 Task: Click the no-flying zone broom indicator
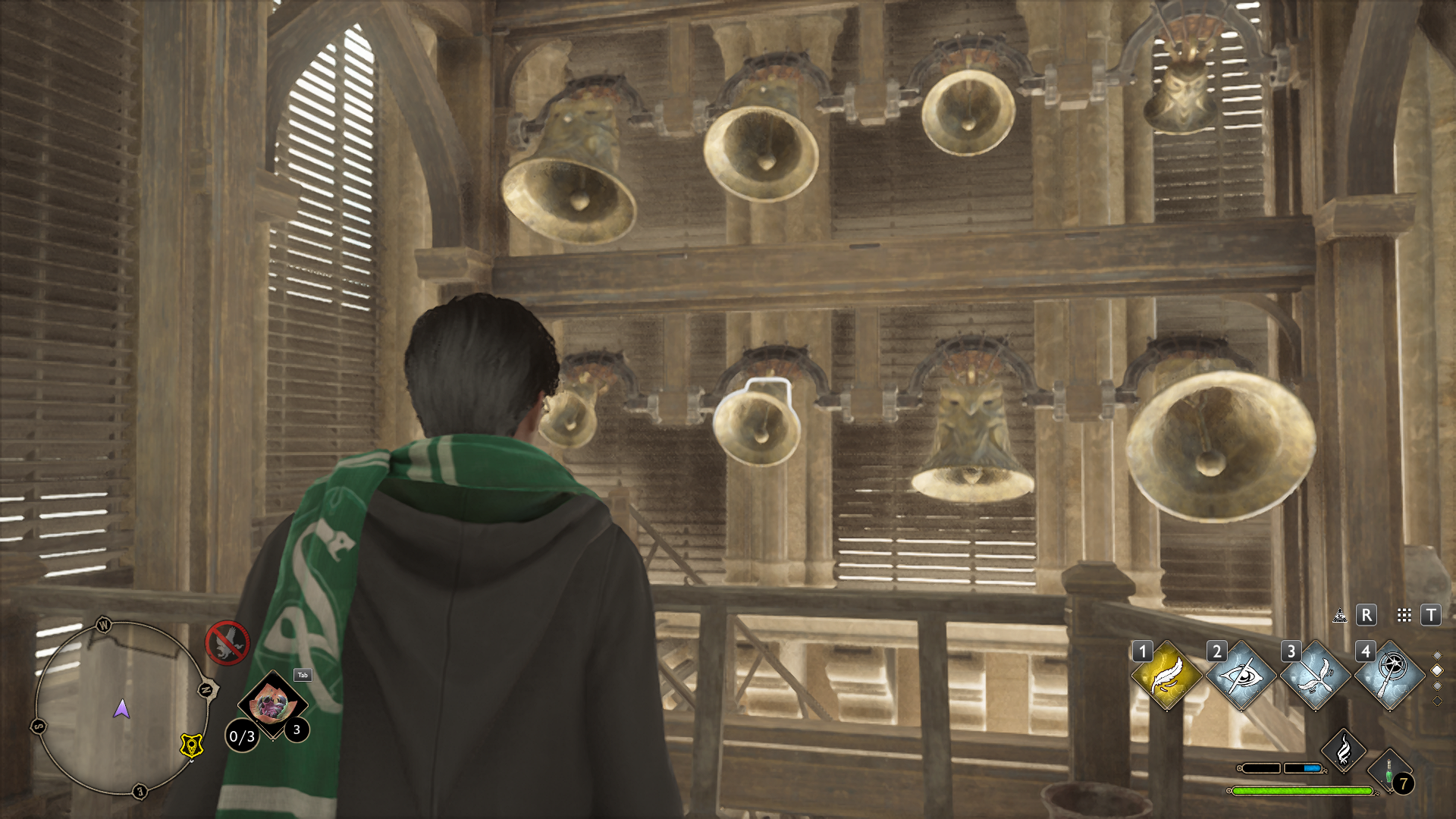point(226,642)
